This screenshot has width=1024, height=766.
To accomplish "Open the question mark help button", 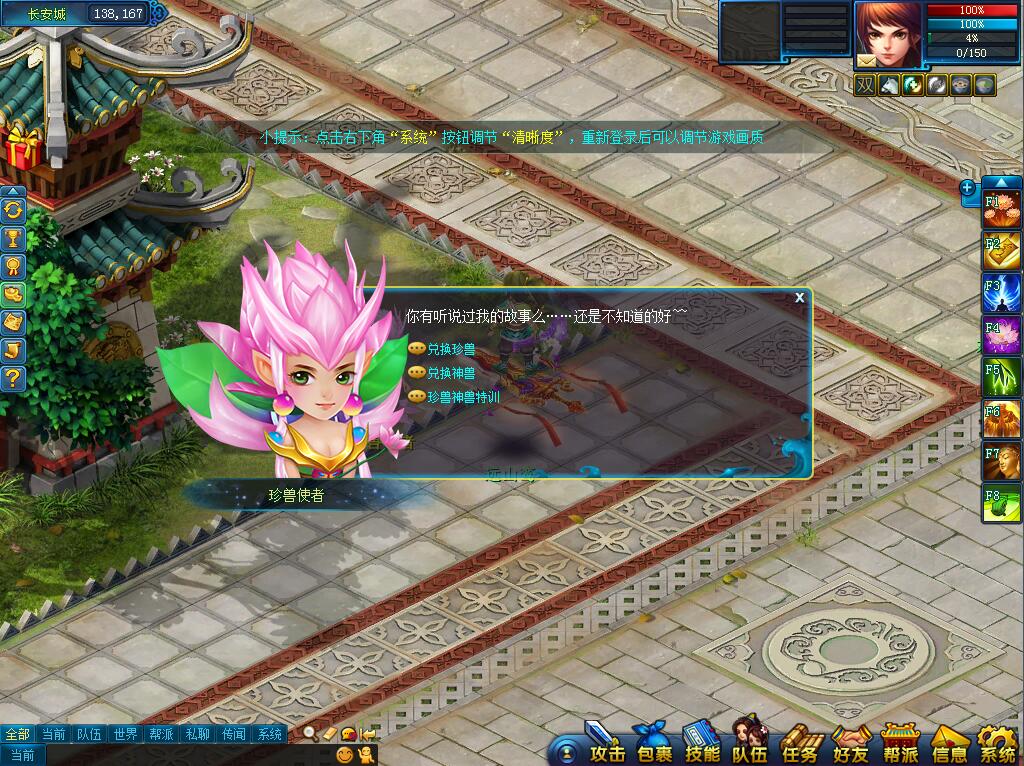I will (x=13, y=378).
